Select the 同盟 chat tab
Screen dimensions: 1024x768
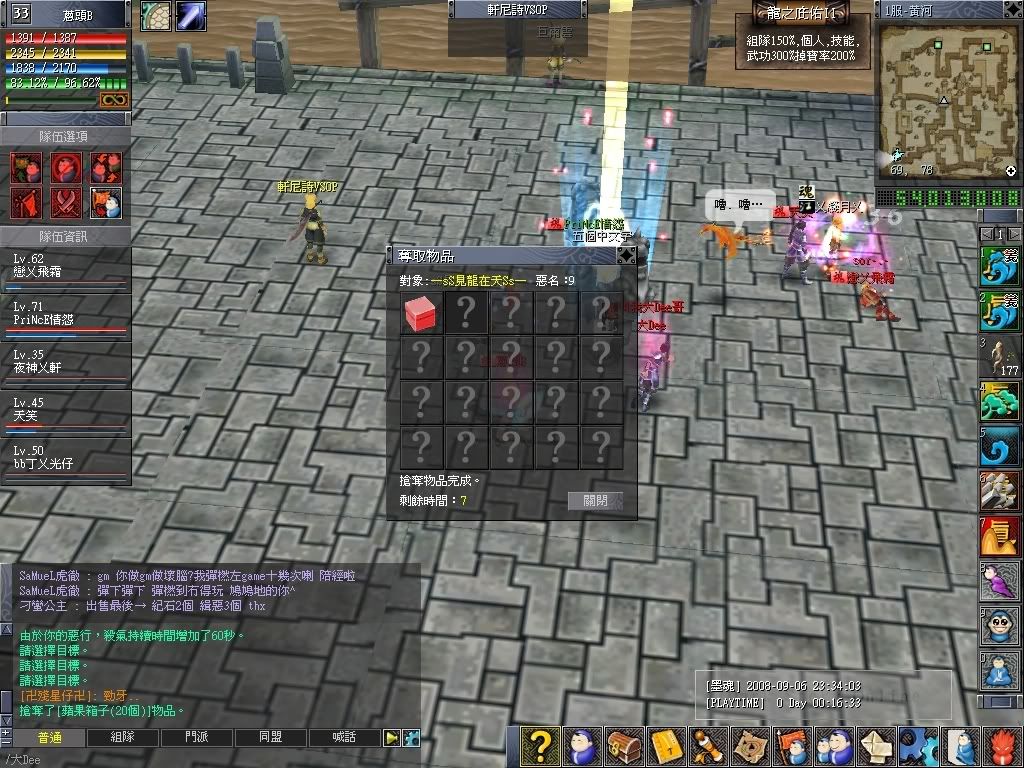point(271,737)
